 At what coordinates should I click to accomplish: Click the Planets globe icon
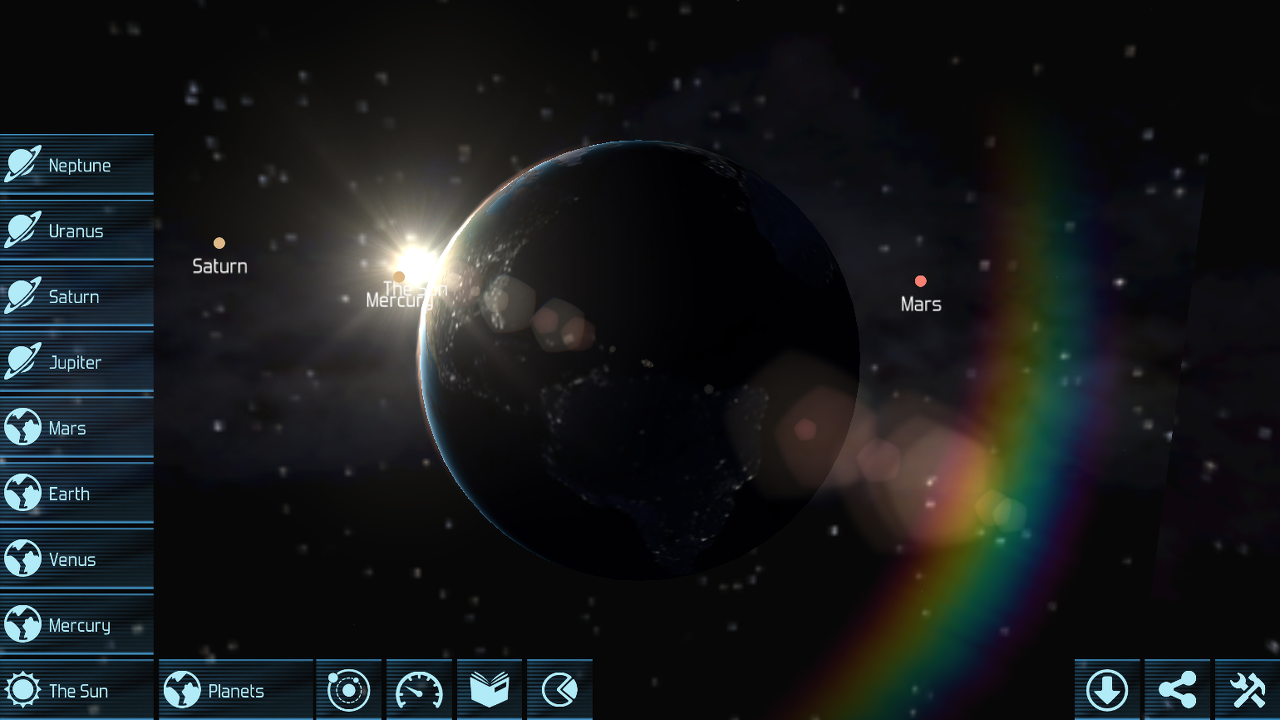tap(180, 689)
